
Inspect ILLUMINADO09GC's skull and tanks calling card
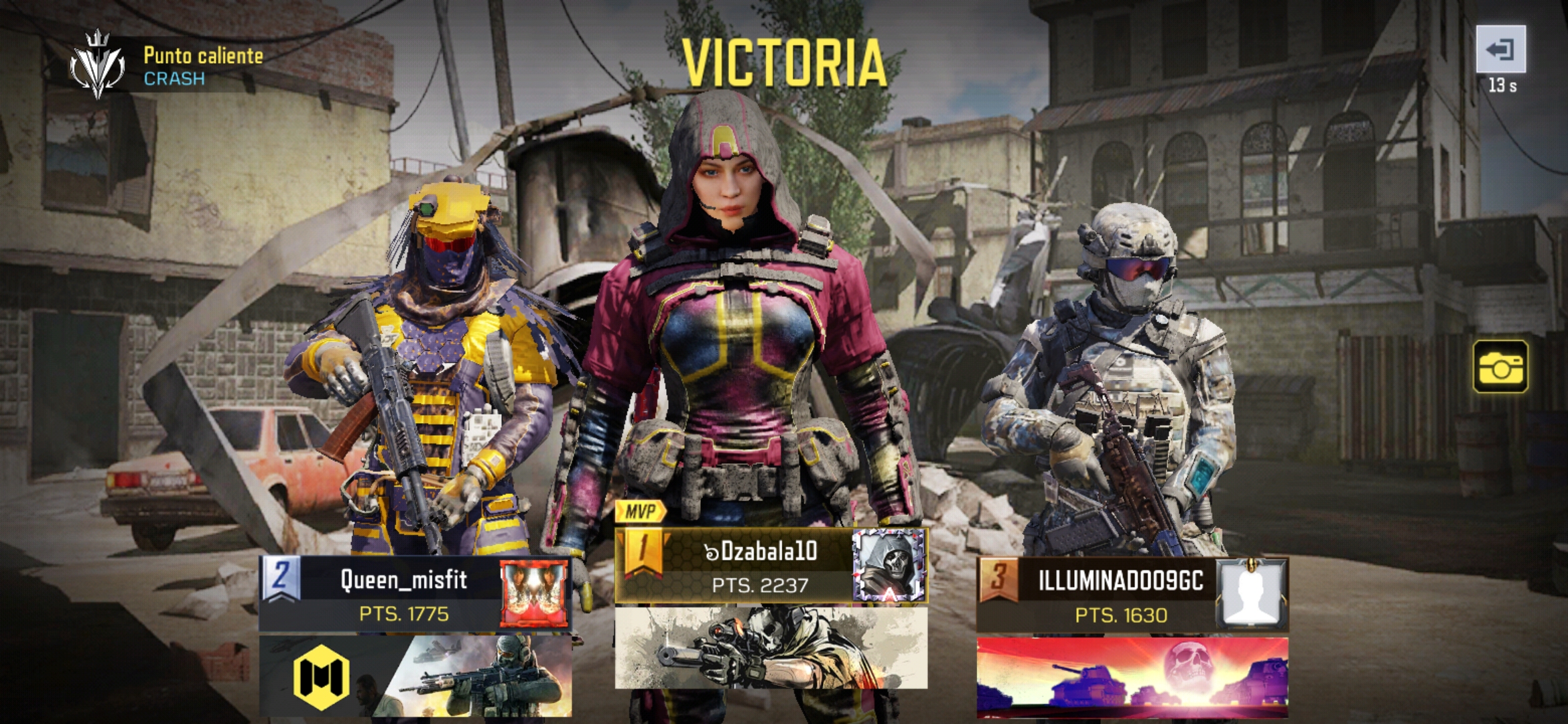pos(1132,677)
